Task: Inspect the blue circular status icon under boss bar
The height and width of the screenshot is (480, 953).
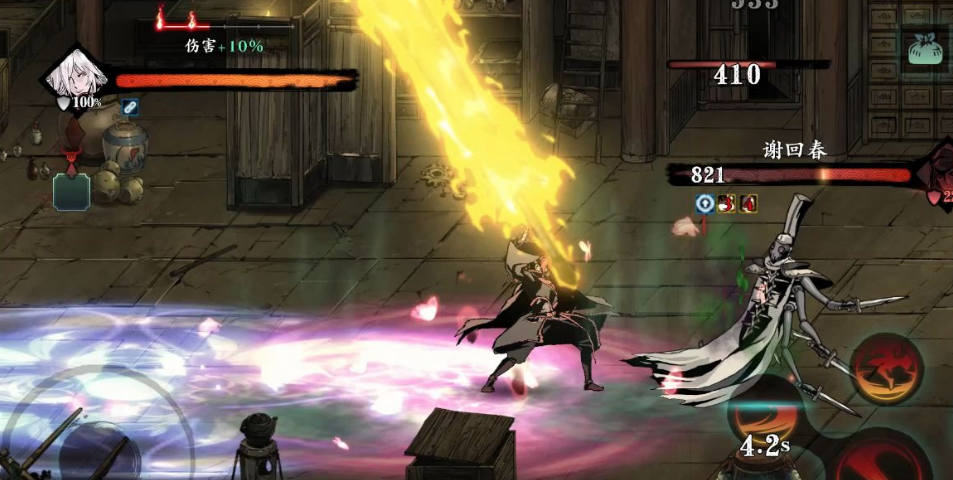Action: point(704,203)
